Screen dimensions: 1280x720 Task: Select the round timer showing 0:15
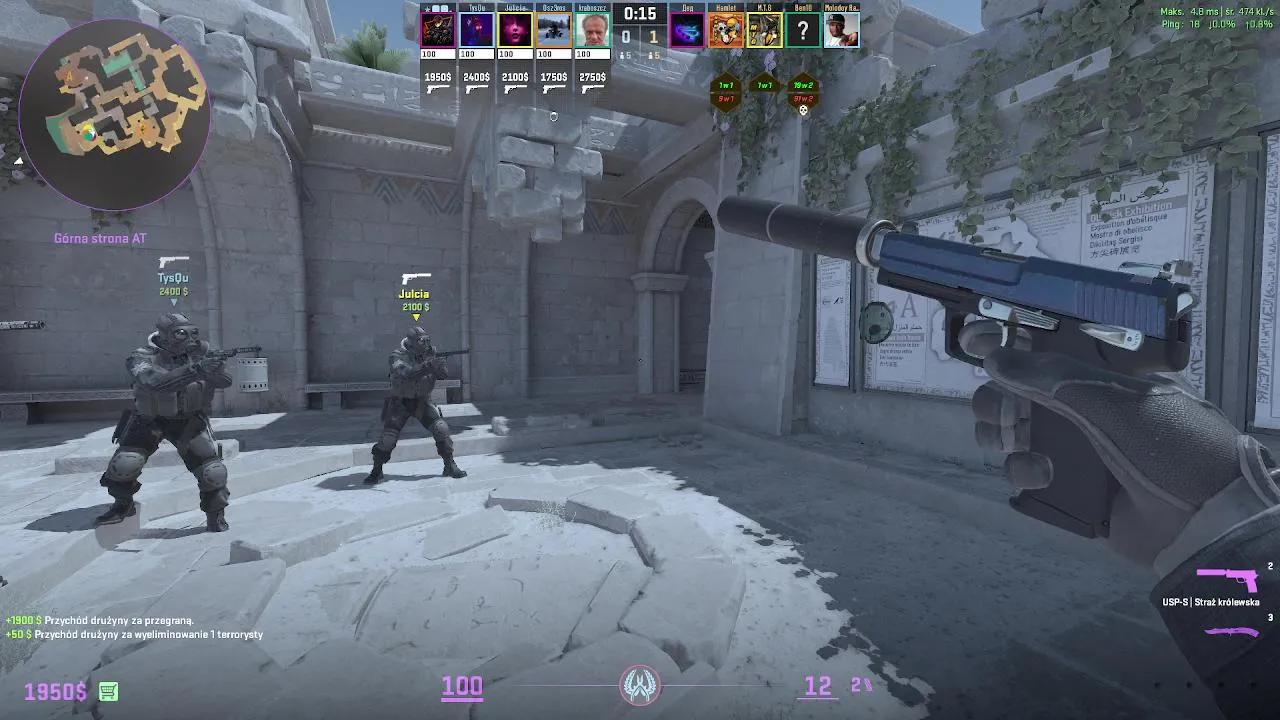click(x=639, y=14)
